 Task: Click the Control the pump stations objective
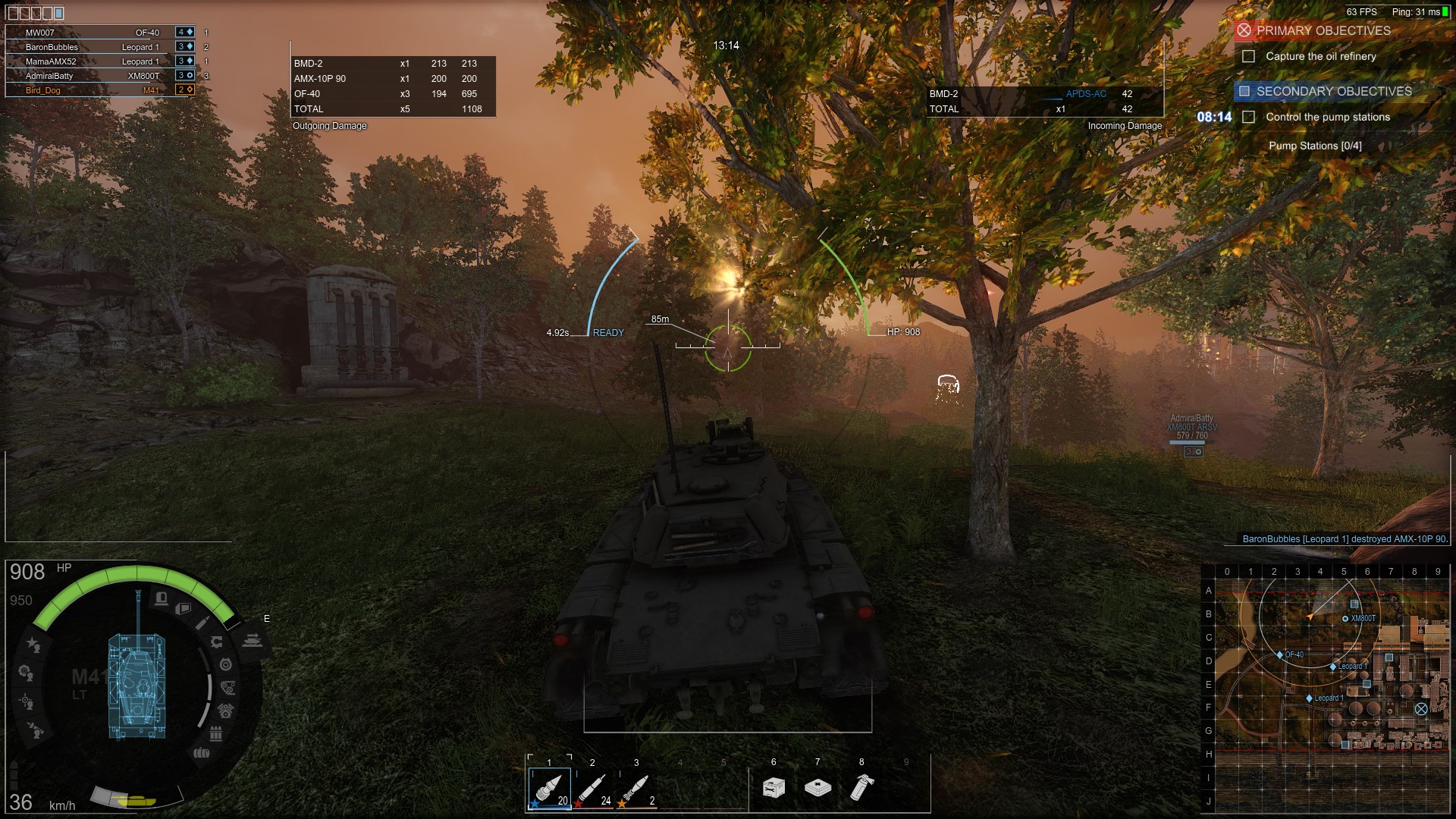[x=1327, y=118]
